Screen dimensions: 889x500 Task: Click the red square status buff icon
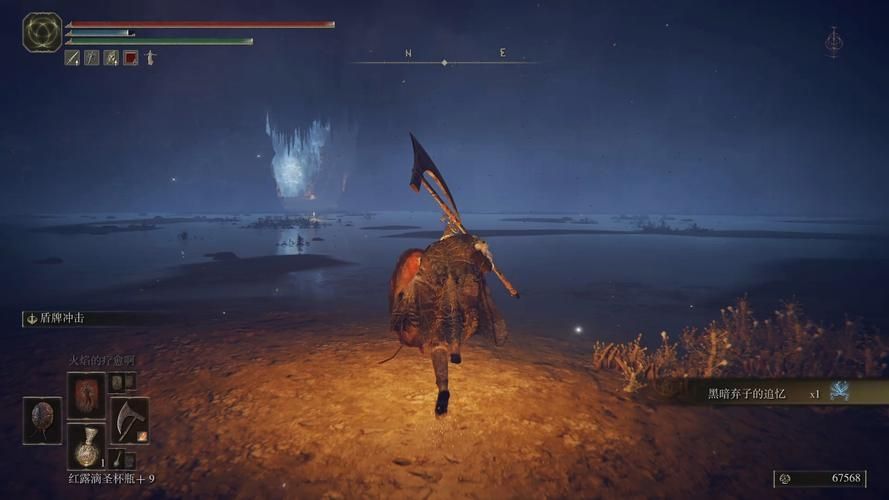[x=130, y=58]
